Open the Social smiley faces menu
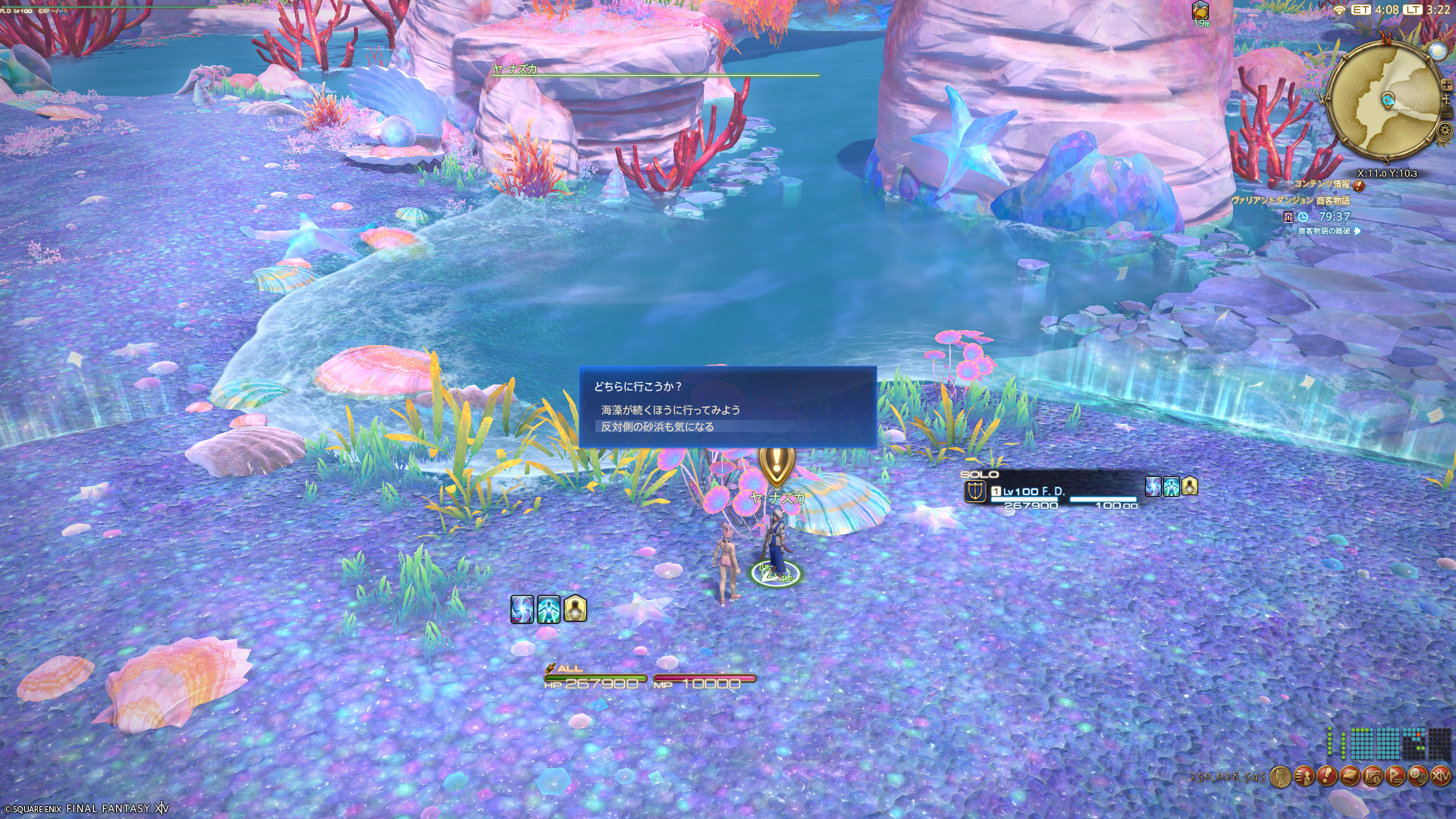The width and height of the screenshot is (1456, 819). pyautogui.click(x=1417, y=777)
